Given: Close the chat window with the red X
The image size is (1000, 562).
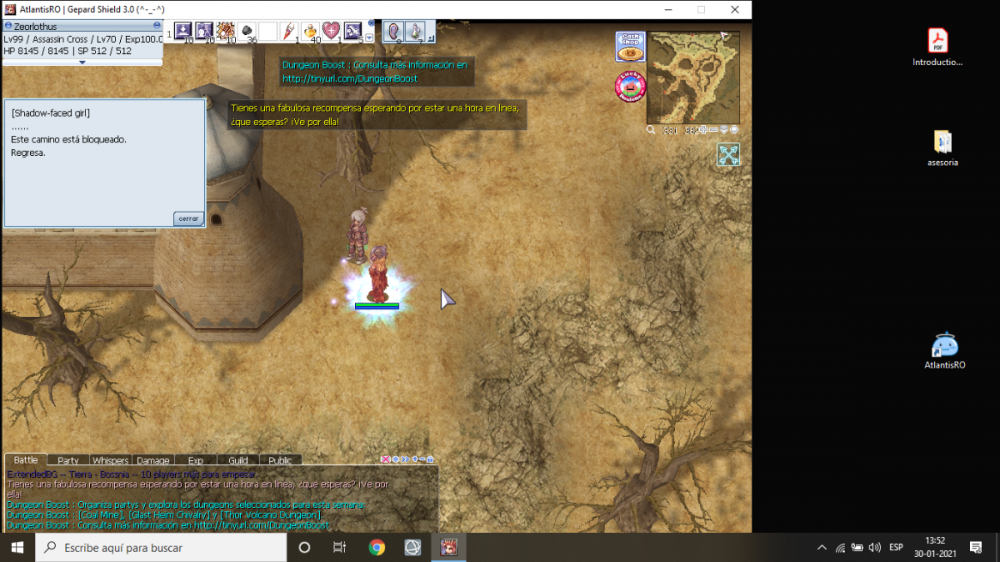Looking at the screenshot, I should (386, 460).
